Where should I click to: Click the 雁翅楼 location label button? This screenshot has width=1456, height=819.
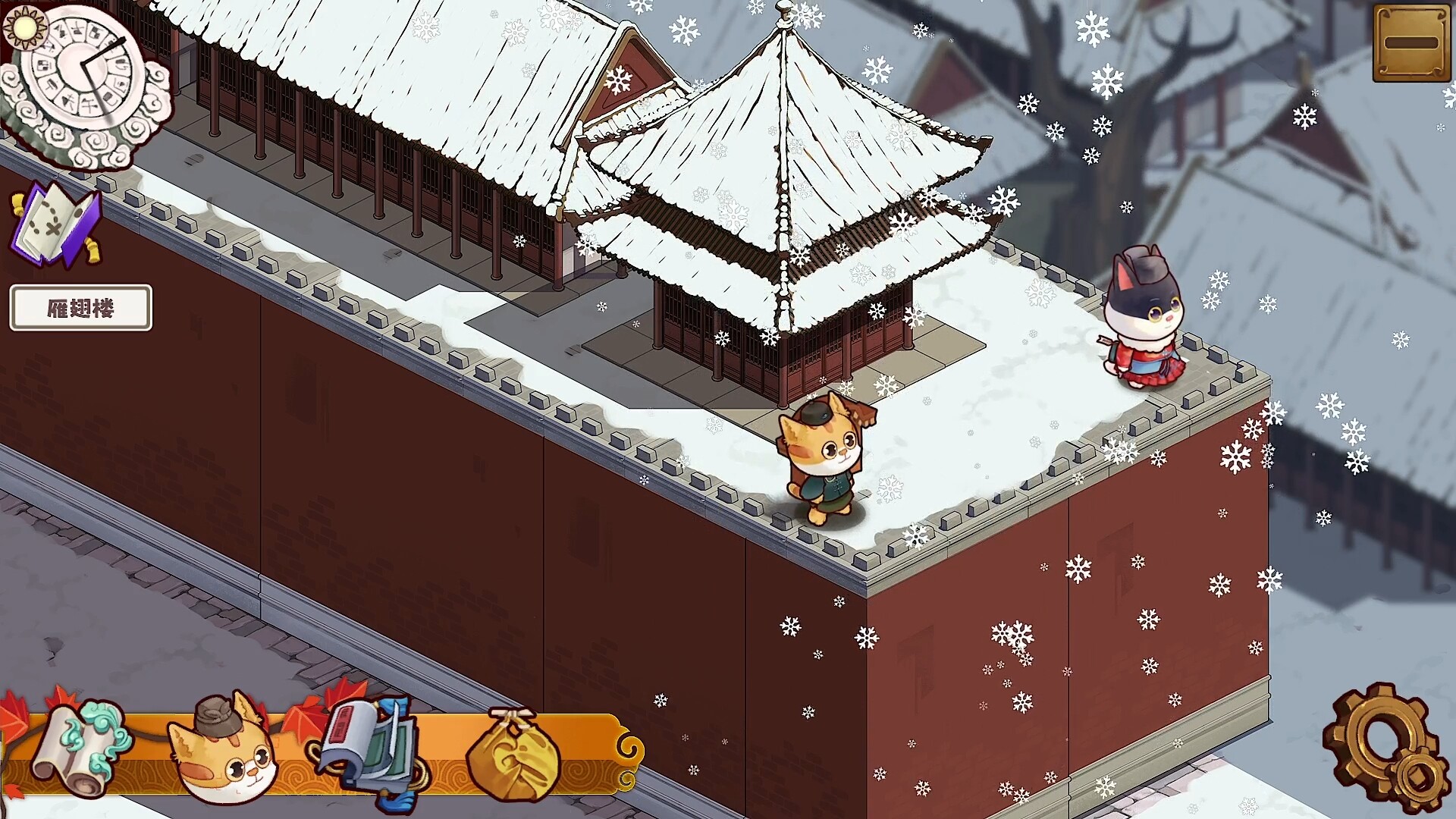point(80,308)
